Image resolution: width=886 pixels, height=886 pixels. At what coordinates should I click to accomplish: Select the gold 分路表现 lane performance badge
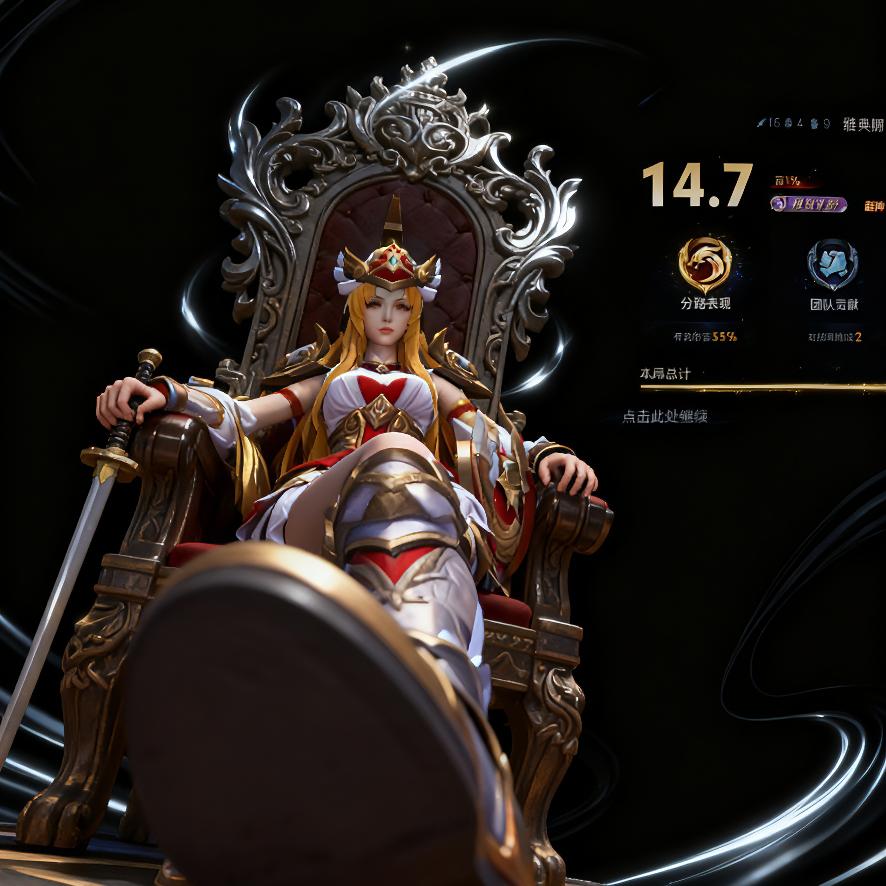tap(705, 265)
